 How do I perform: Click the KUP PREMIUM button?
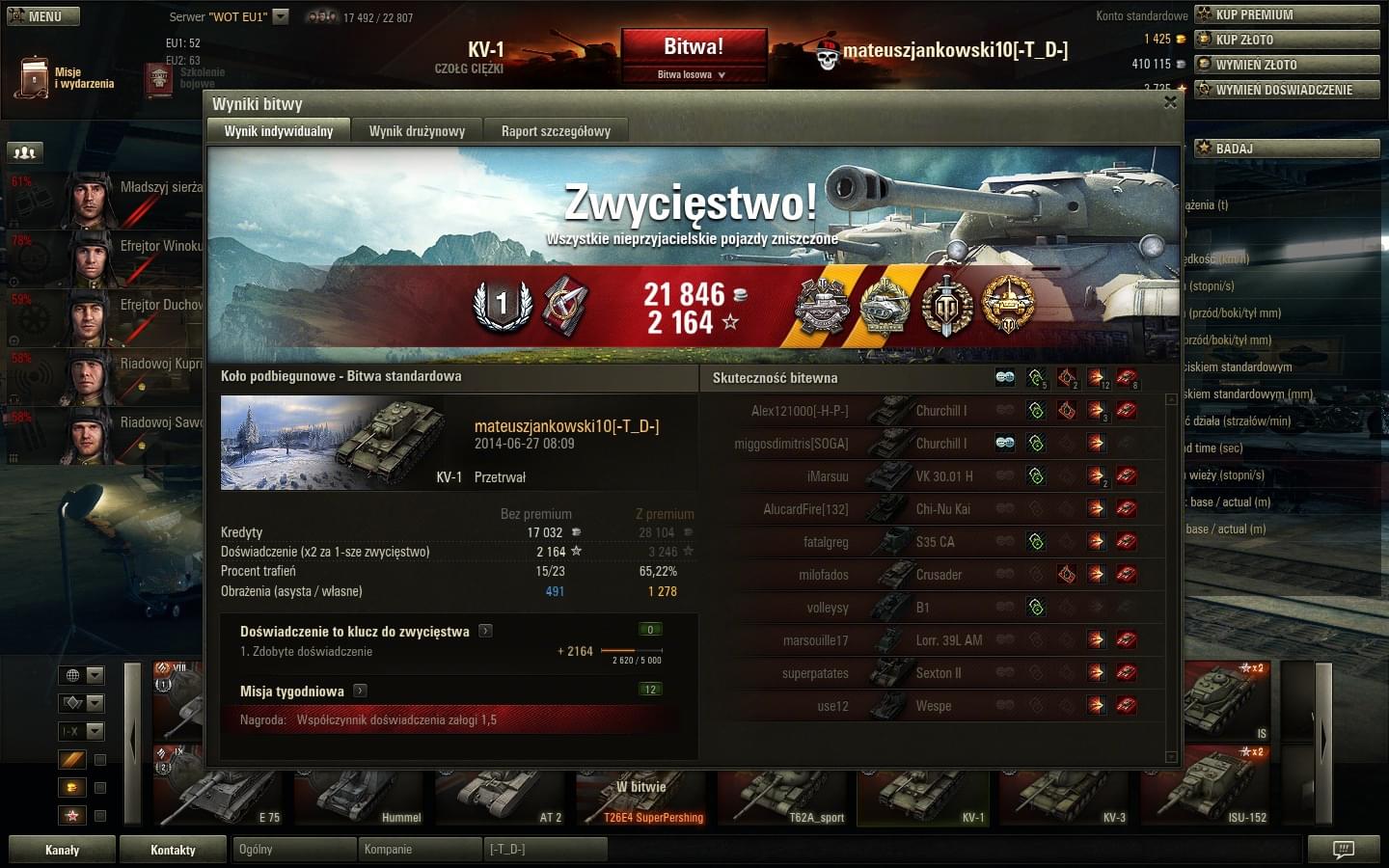point(1288,14)
